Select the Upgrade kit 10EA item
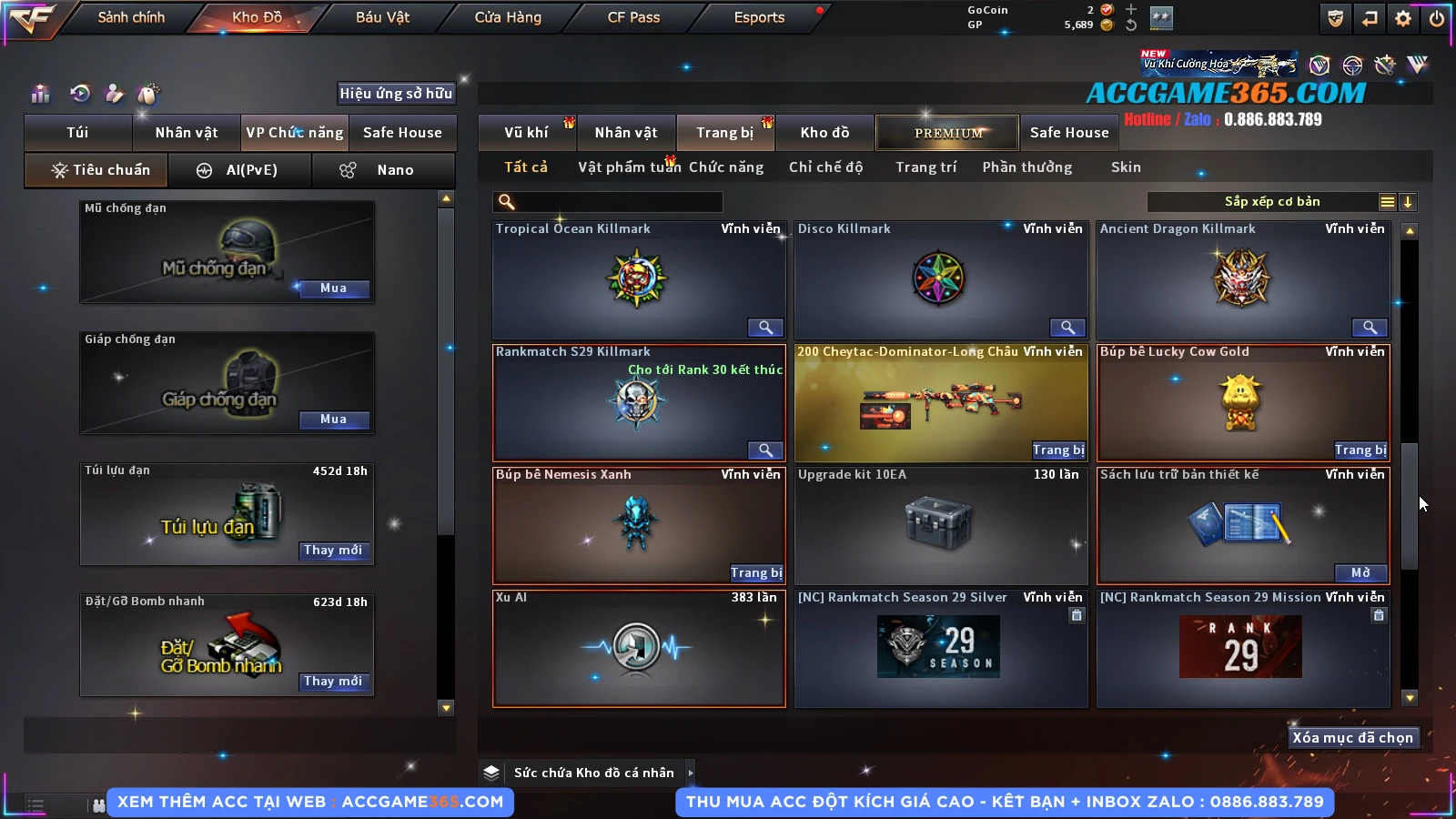Image resolution: width=1456 pixels, height=819 pixels. (x=941, y=525)
